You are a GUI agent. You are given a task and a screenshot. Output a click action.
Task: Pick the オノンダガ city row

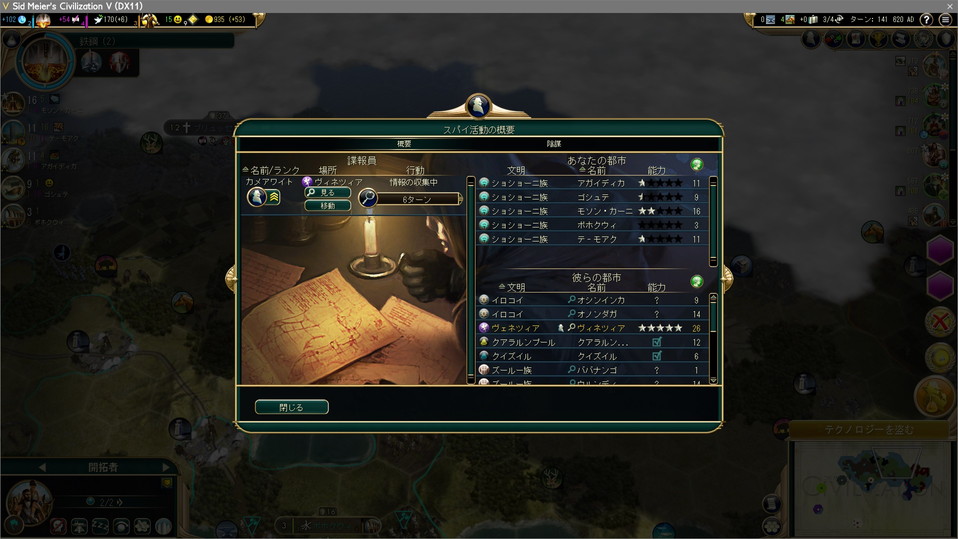[592, 314]
